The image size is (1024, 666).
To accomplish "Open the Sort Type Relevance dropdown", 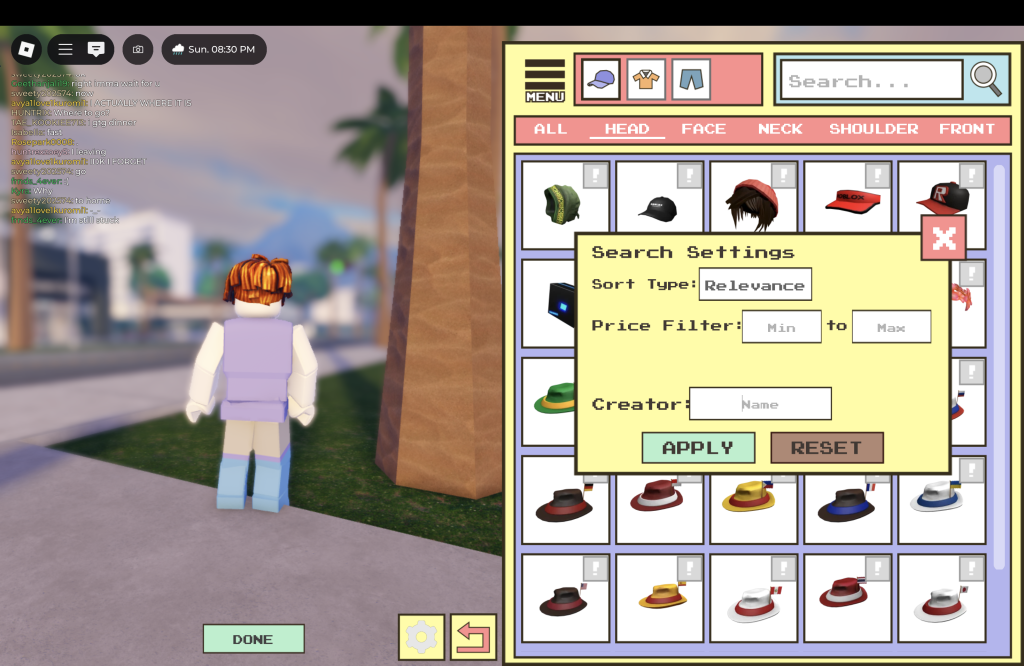I will pyautogui.click(x=755, y=285).
